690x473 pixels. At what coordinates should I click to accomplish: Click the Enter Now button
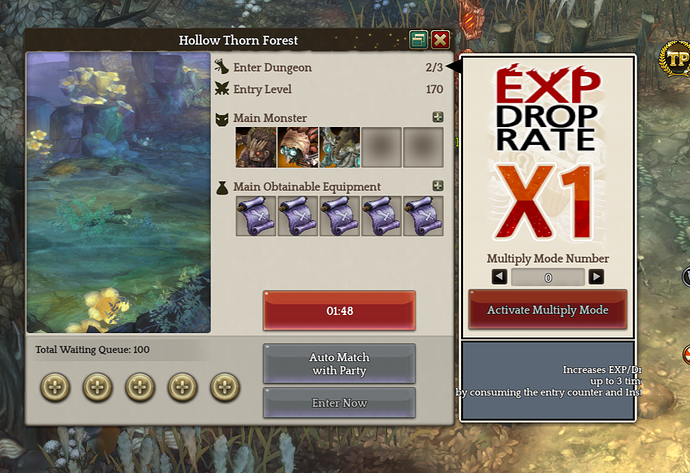[339, 403]
